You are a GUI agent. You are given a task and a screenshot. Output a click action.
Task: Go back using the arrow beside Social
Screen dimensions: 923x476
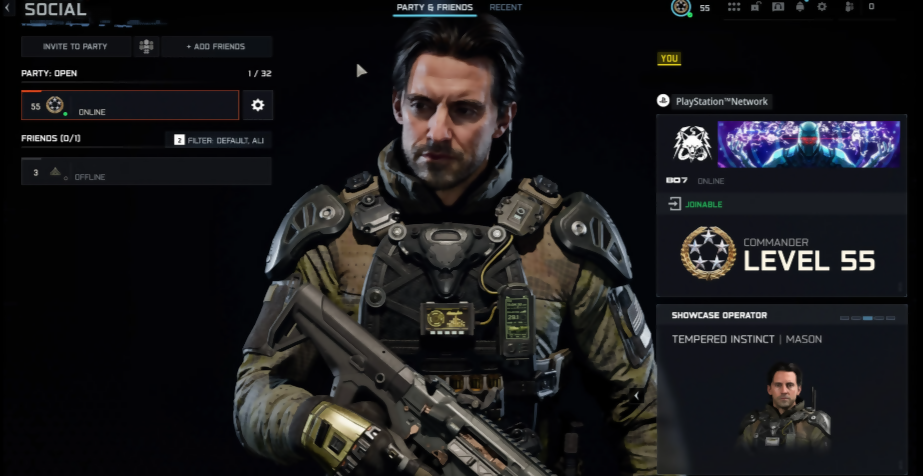coord(8,10)
